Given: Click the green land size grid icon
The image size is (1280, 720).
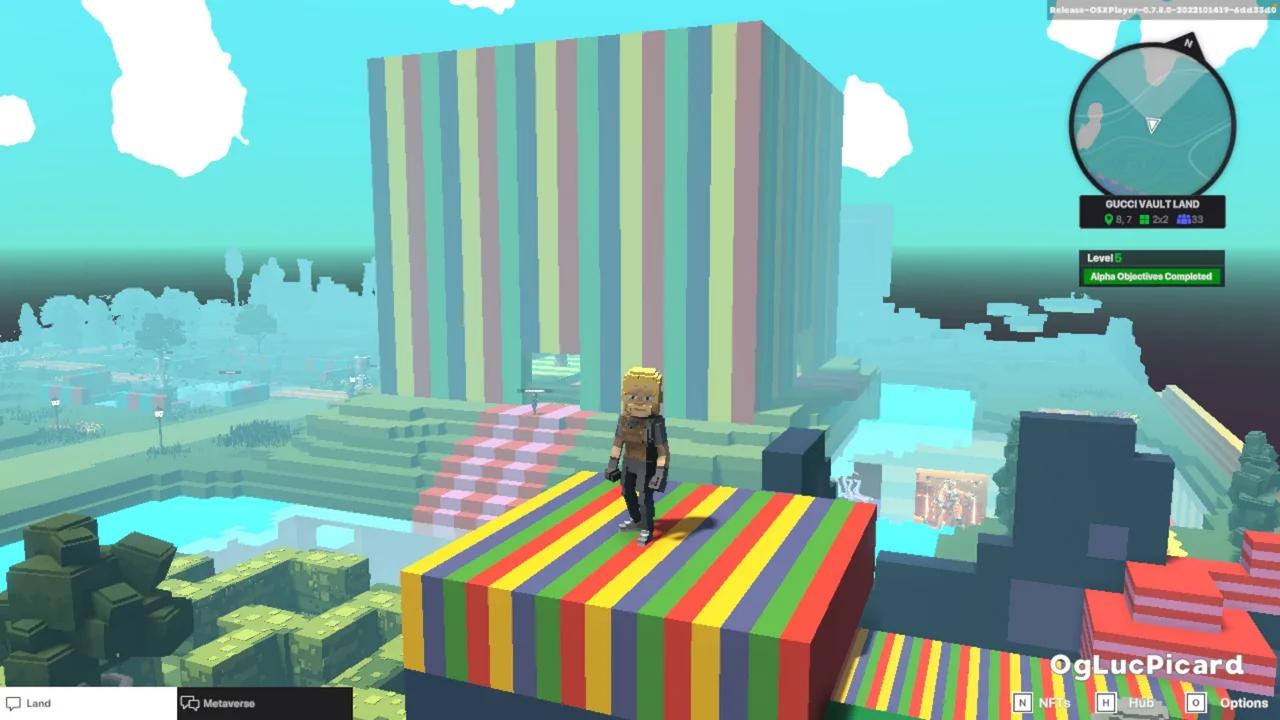Looking at the screenshot, I should pos(1143,218).
